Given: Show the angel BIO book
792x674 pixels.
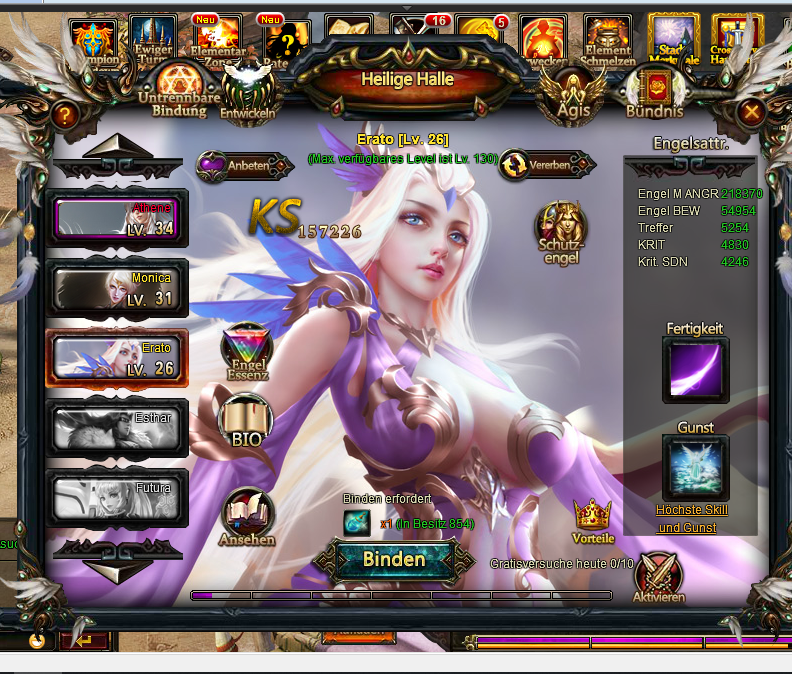Looking at the screenshot, I should click(x=246, y=420).
